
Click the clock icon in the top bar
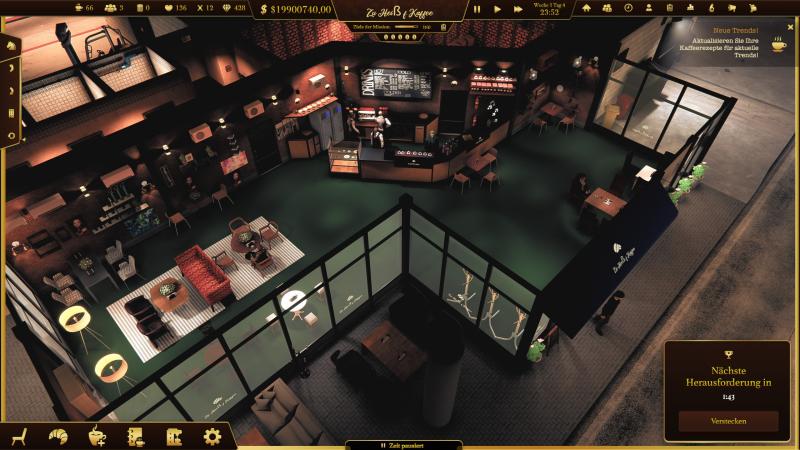click(628, 8)
